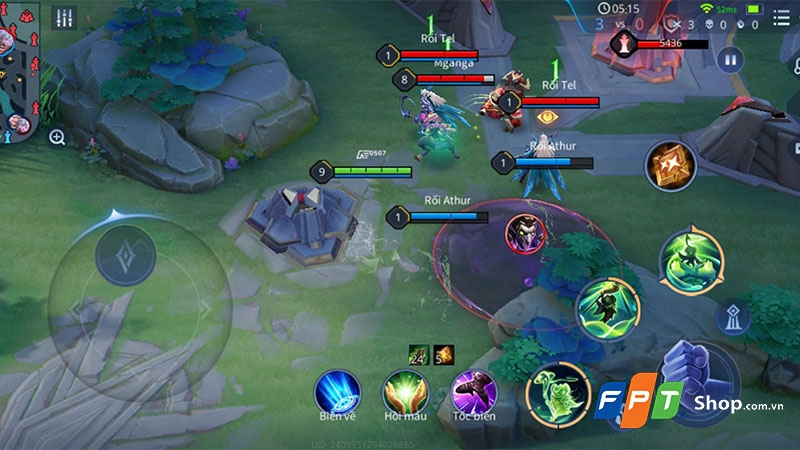
Task: Activate the Biến về recall ability
Action: pos(337,392)
